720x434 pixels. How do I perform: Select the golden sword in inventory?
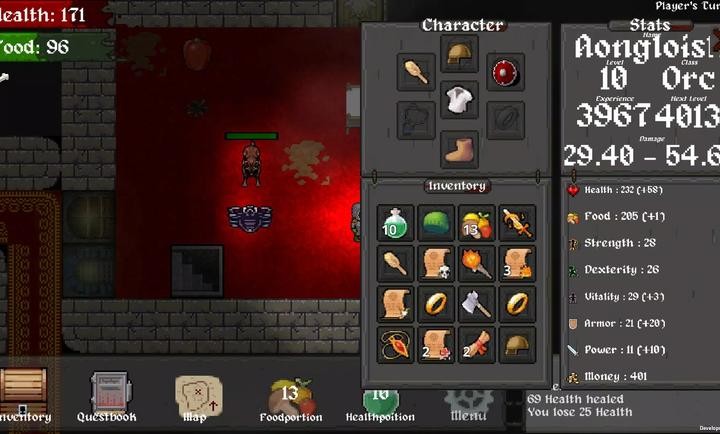click(x=517, y=223)
